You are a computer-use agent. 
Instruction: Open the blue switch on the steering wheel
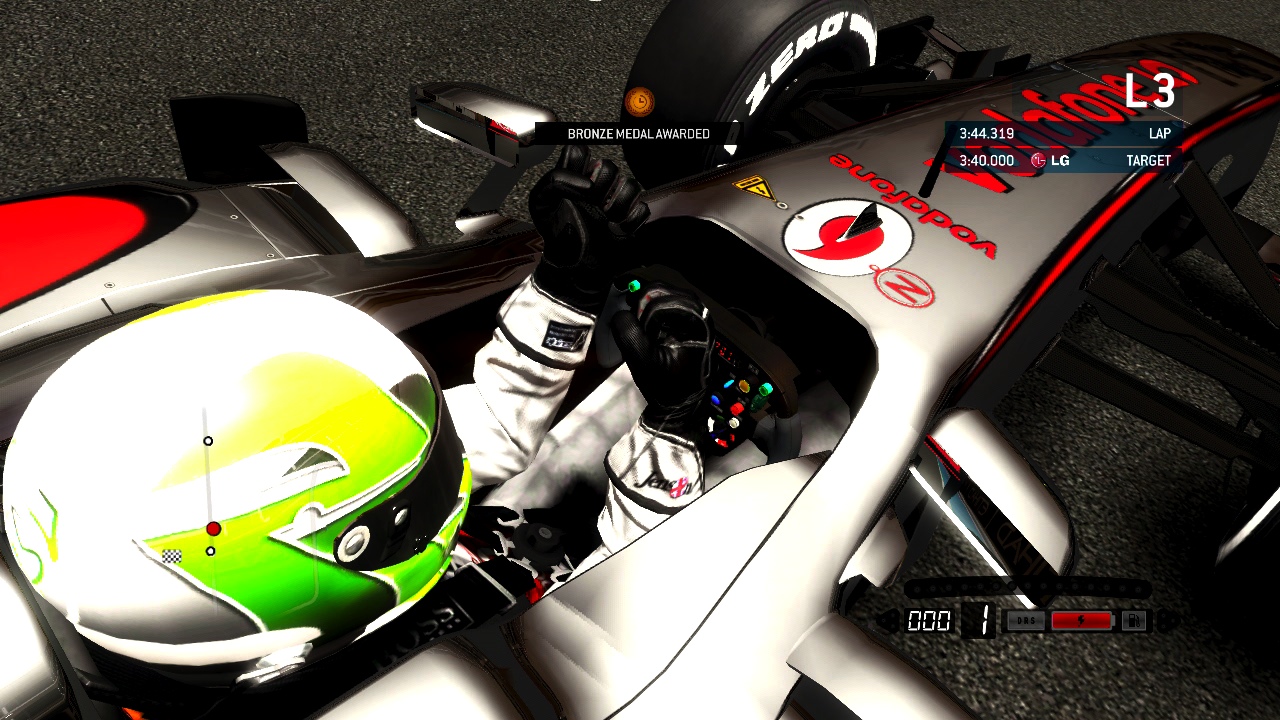point(716,399)
